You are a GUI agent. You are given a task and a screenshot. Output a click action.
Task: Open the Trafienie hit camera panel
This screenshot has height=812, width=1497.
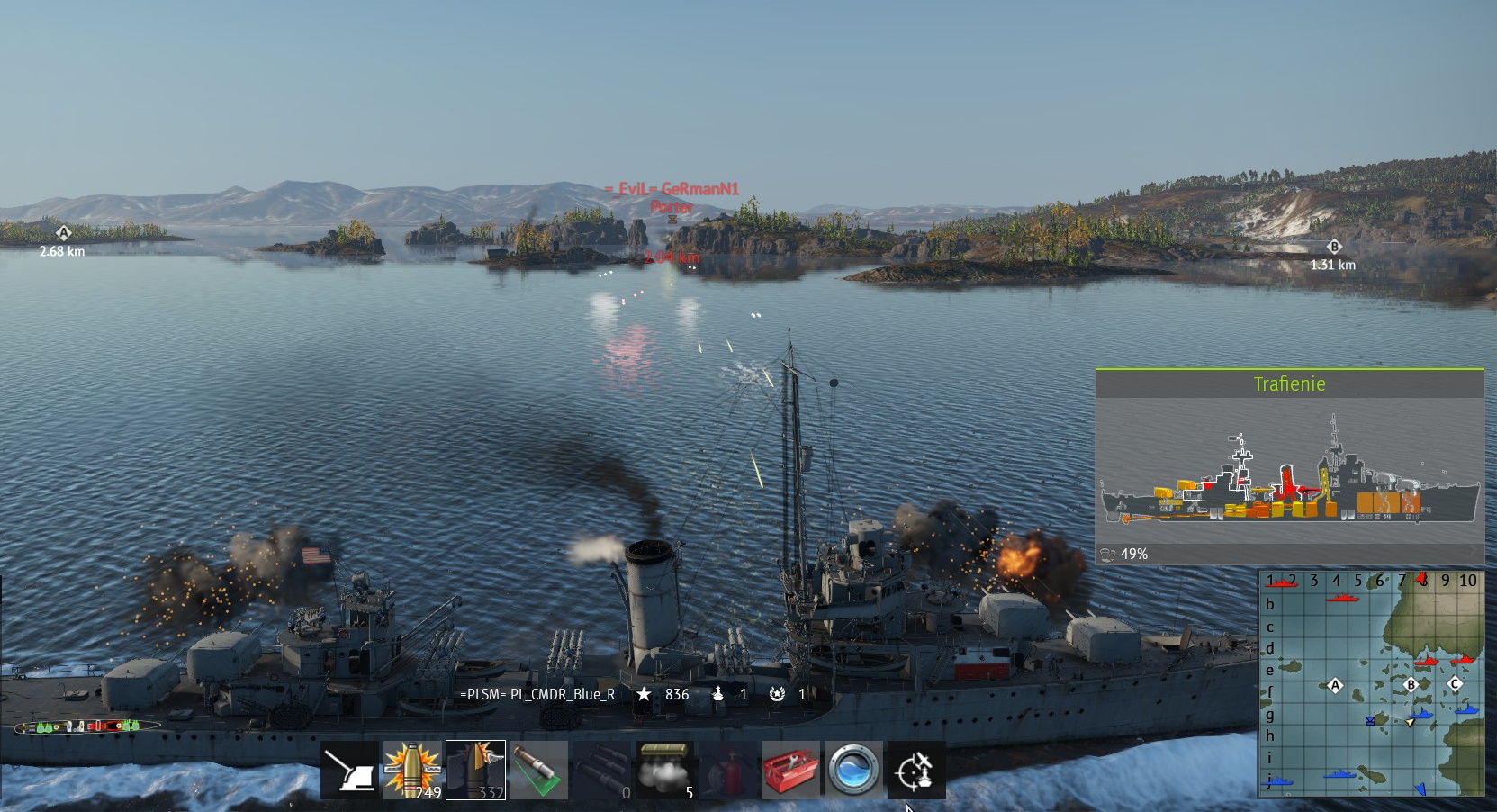[x=1289, y=384]
